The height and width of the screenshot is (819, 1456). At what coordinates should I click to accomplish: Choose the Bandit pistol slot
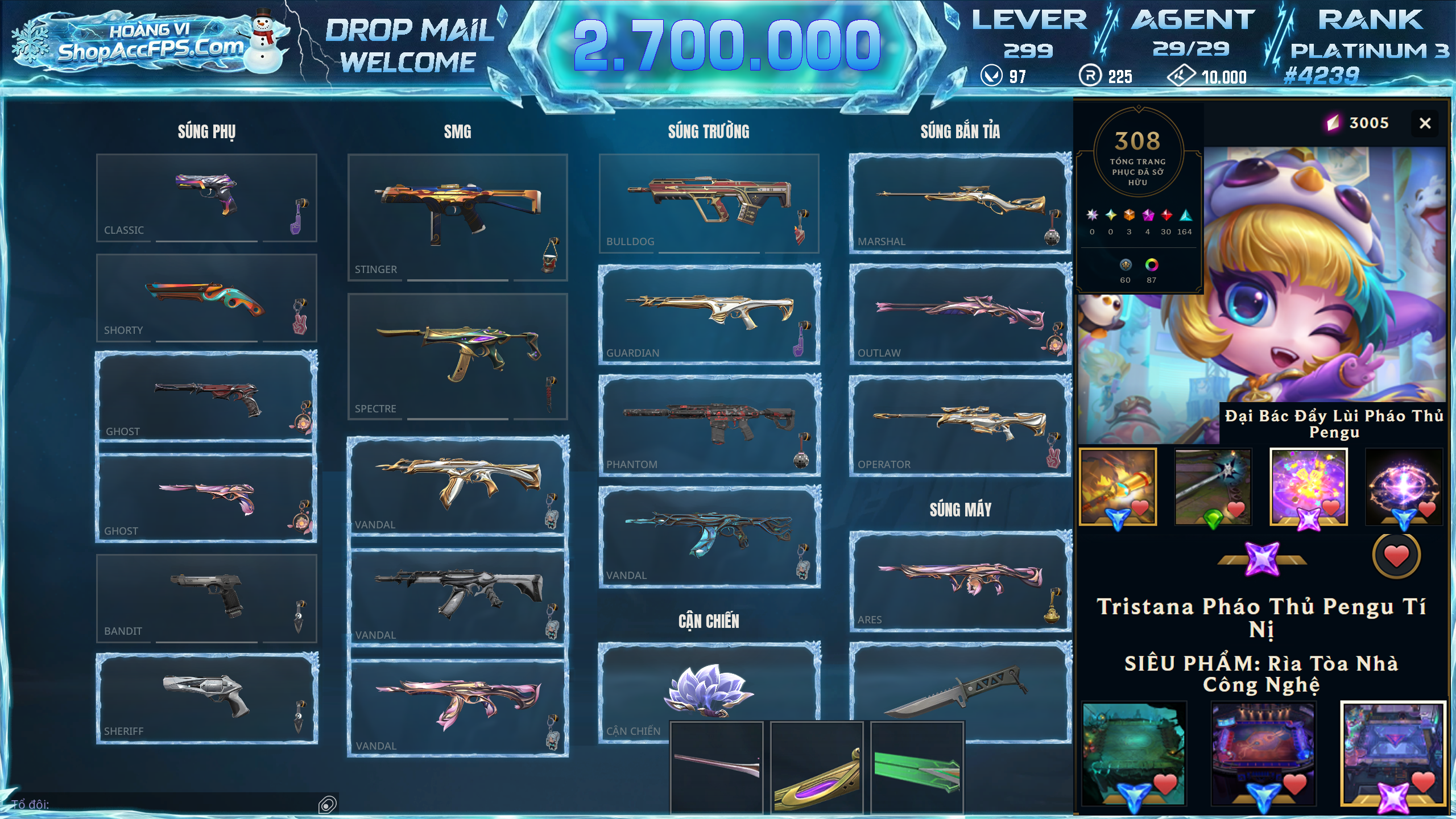tap(206, 598)
